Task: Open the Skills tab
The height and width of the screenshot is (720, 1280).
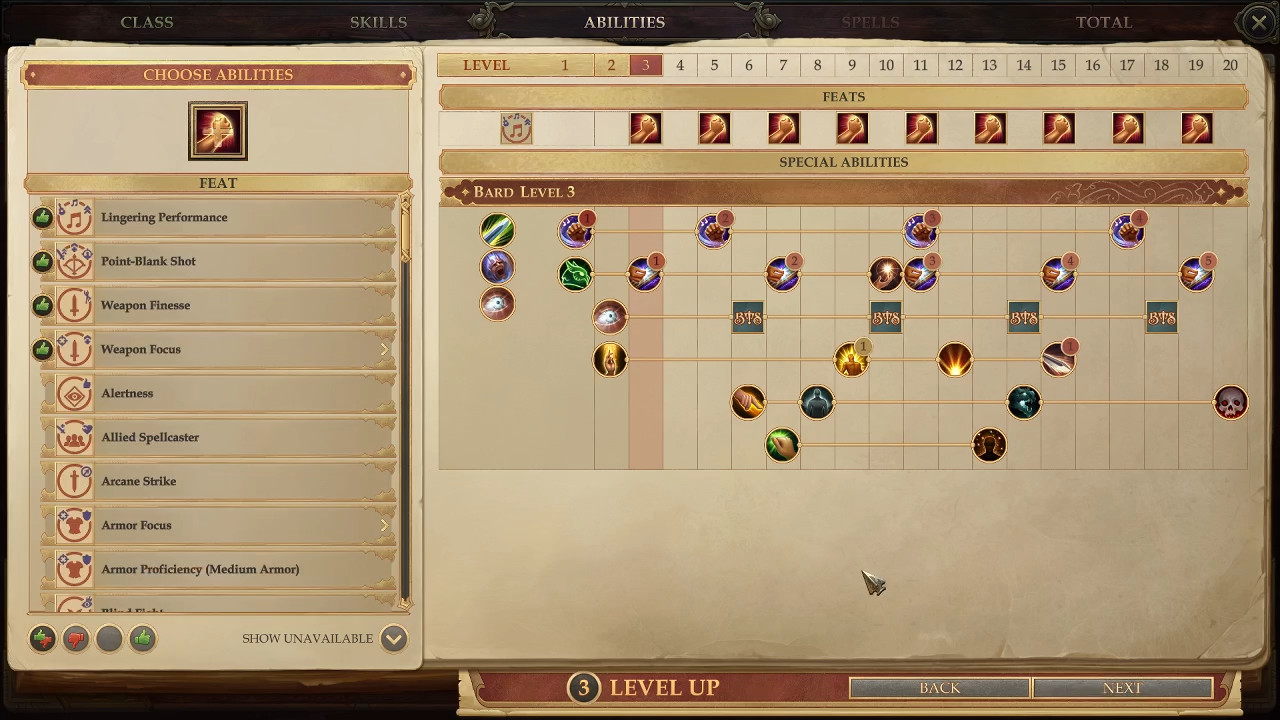Action: [378, 22]
